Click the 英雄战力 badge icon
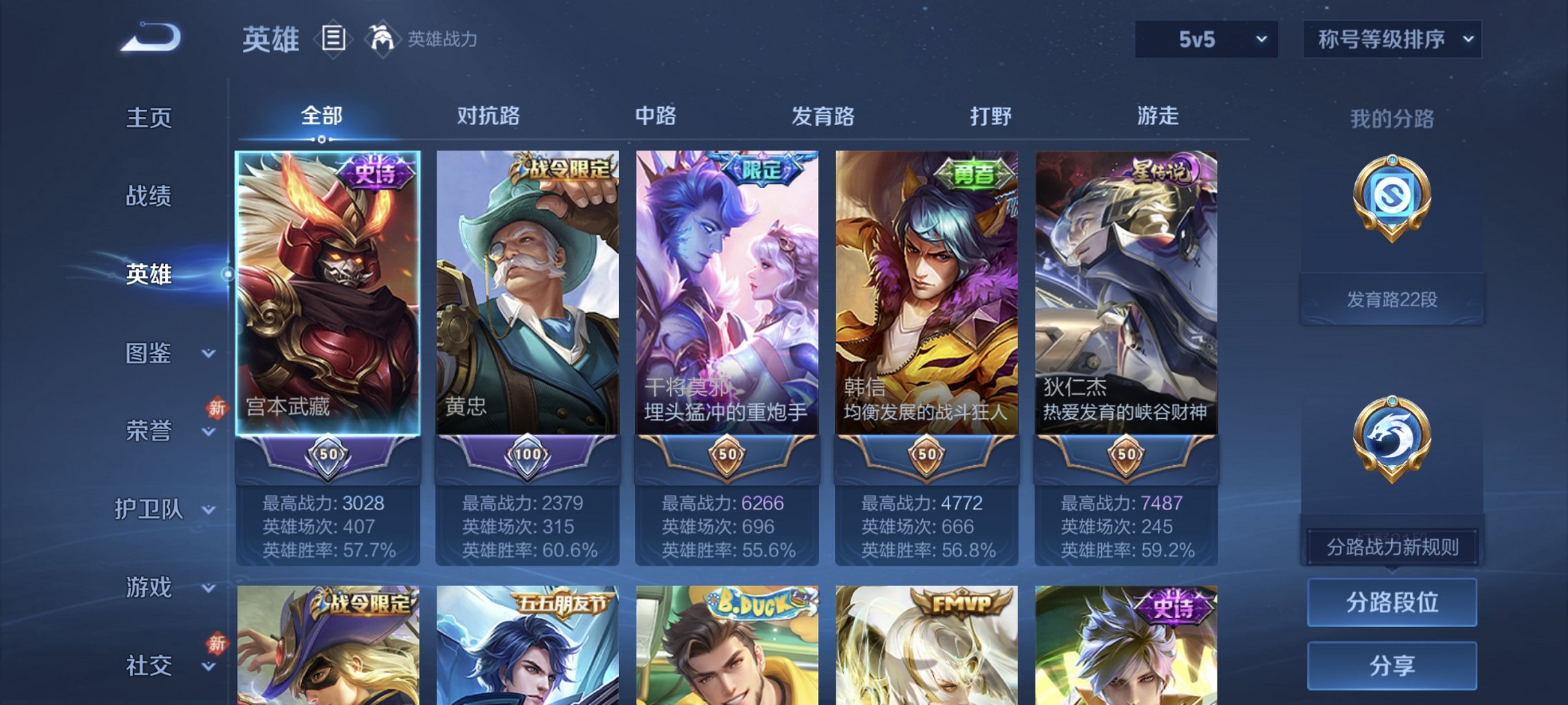This screenshot has height=705, width=1568. pos(384,39)
